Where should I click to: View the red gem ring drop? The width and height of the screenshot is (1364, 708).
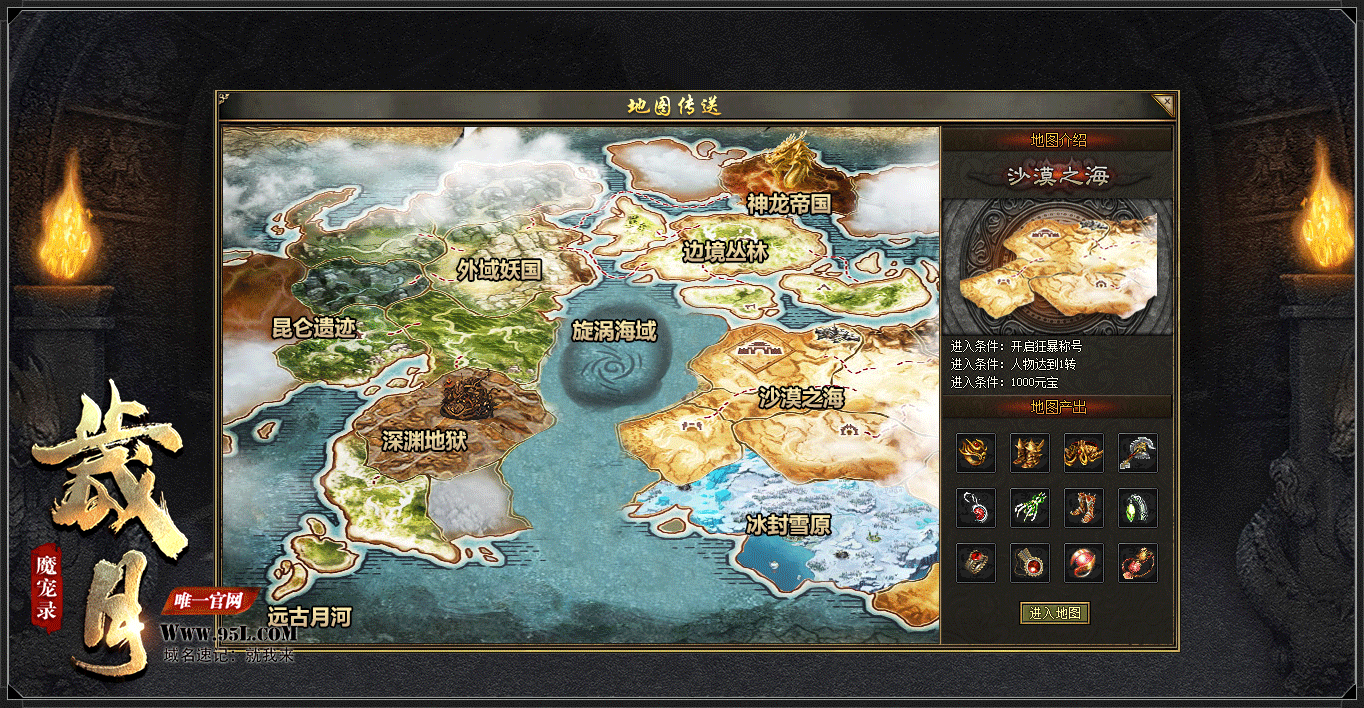975,563
